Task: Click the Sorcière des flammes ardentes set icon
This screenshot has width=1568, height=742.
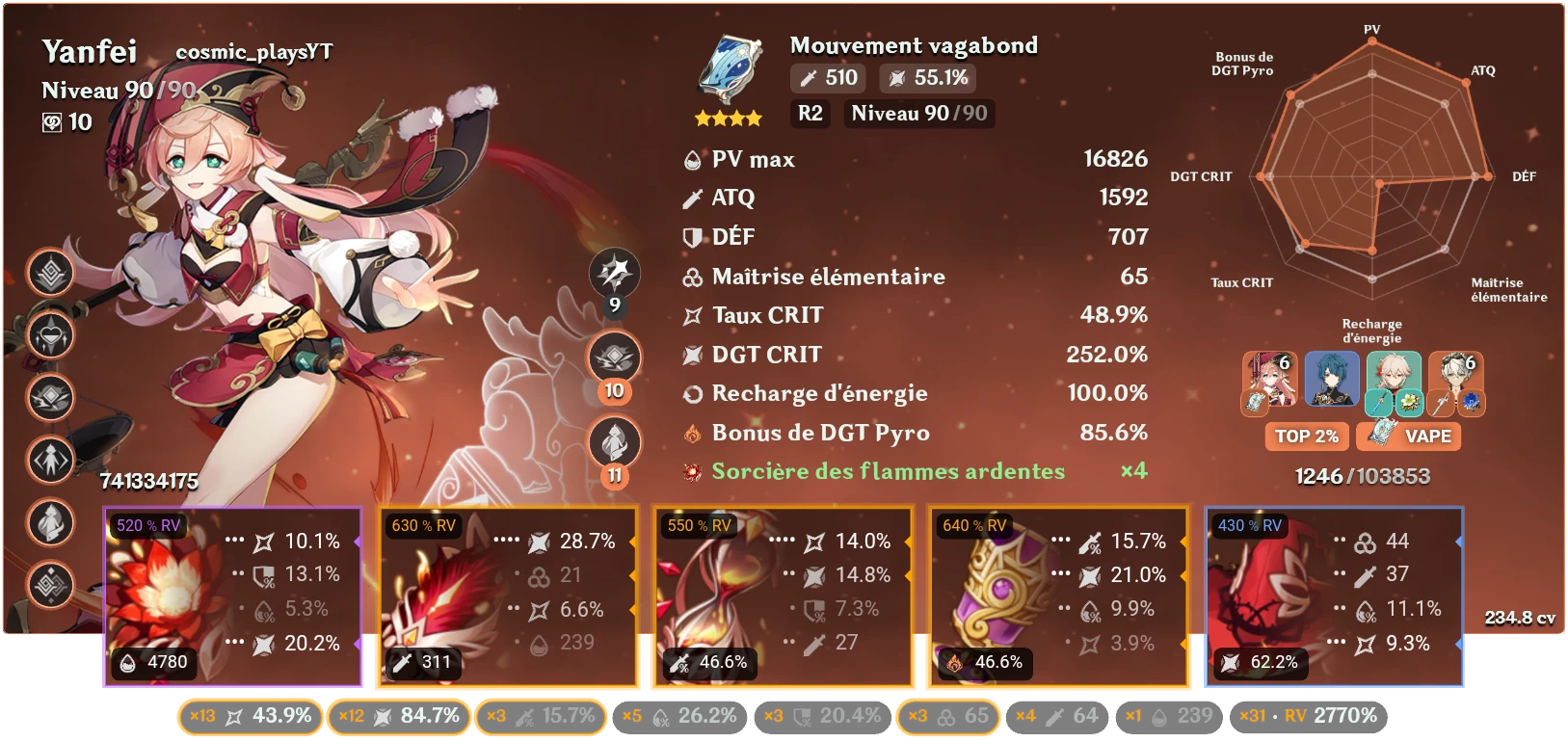Action: (690, 471)
